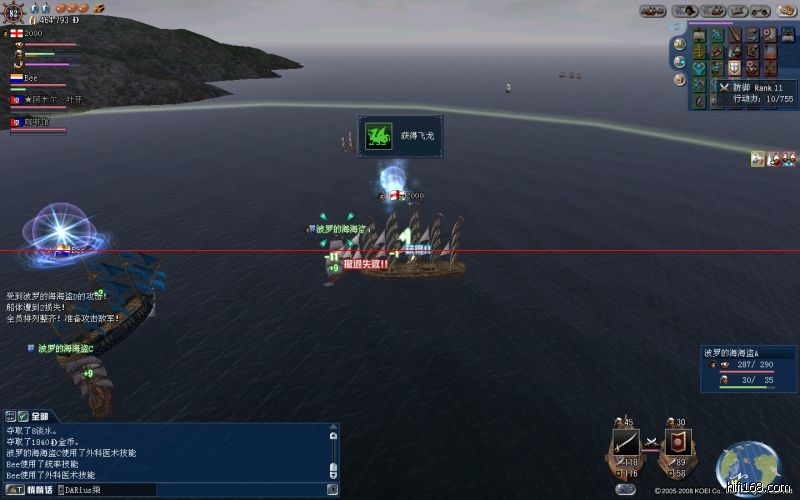Image resolution: width=800 pixels, height=500 pixels.
Task: Toggle the green checkmark chat filter
Action: [x=22, y=415]
